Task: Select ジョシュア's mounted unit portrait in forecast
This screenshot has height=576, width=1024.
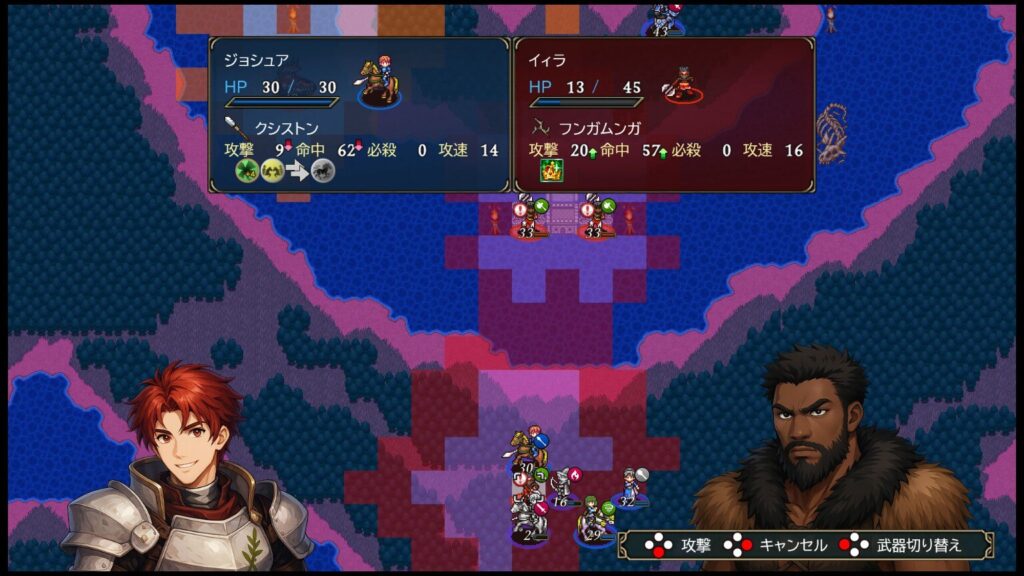Action: 378,84
